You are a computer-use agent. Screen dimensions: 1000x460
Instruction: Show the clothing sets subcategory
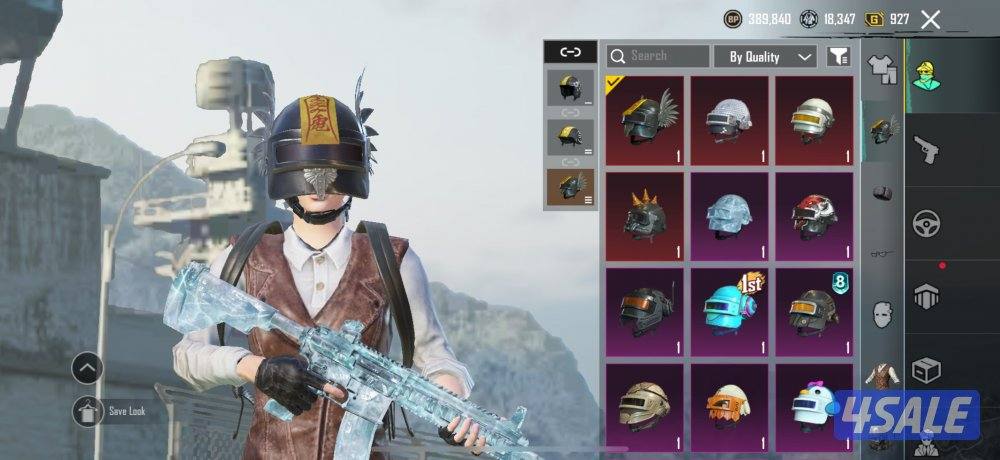pos(882,69)
